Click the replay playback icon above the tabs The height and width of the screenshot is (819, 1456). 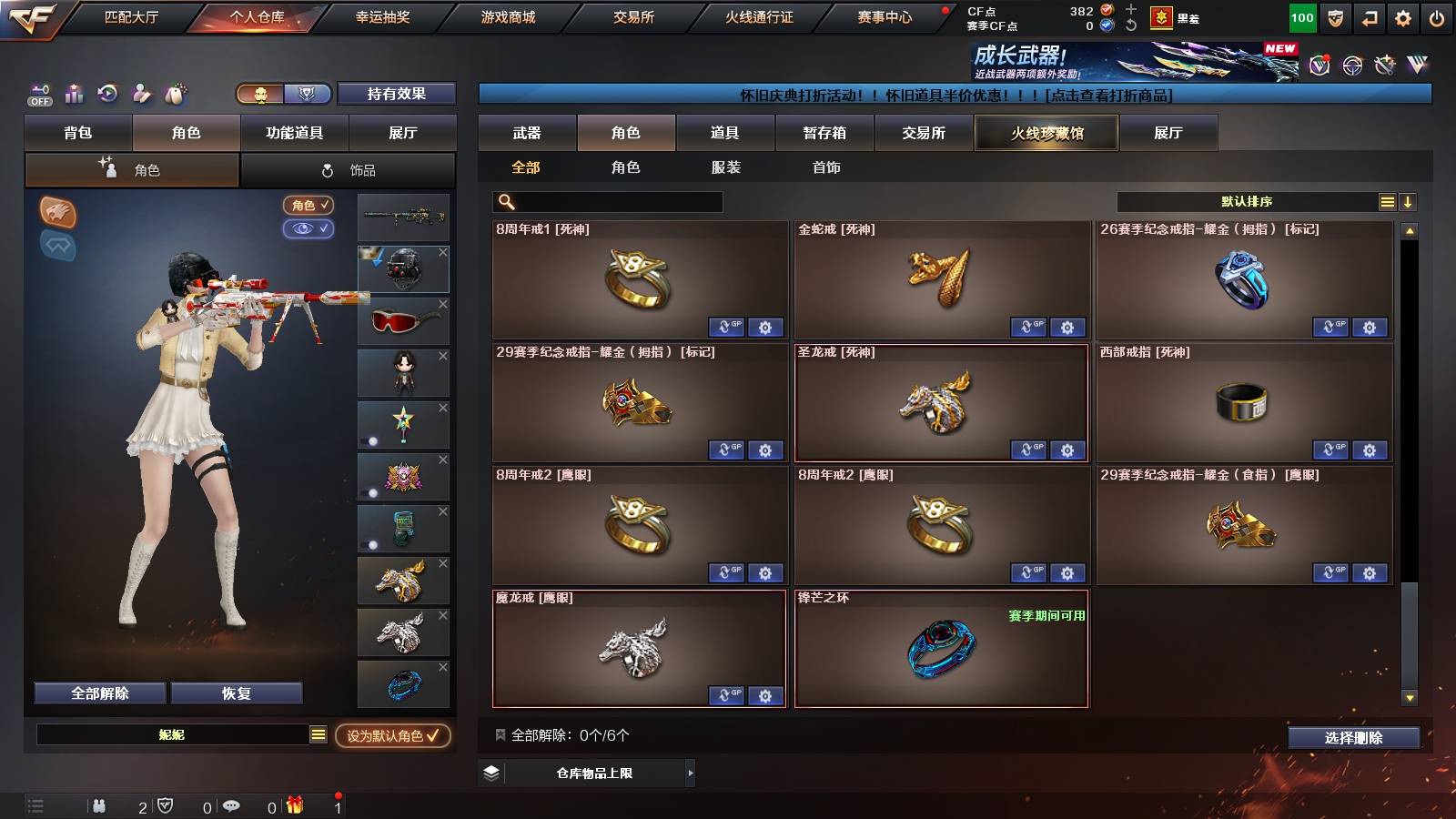click(x=107, y=94)
